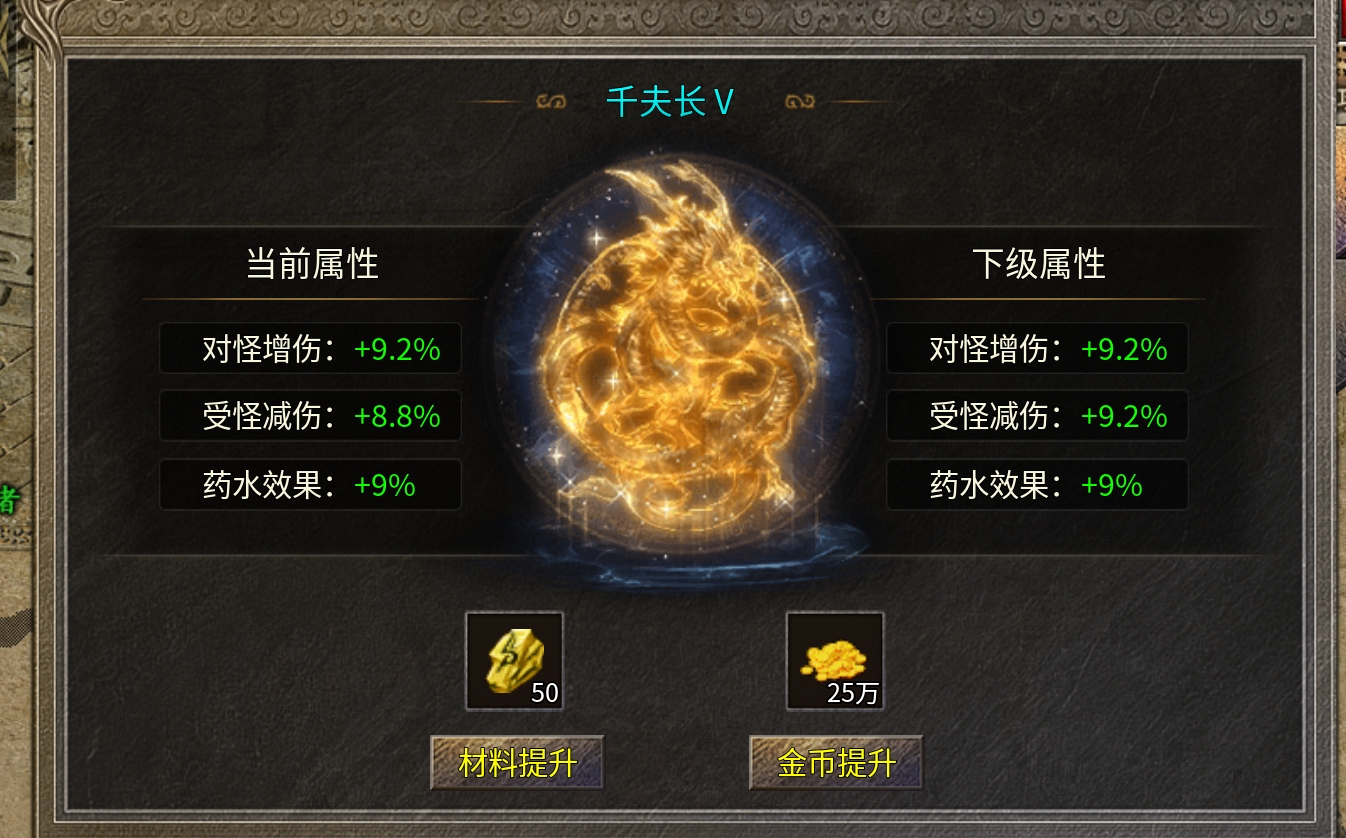Screen dimensions: 1346x838
Task: Click the next-level 药水效果 stat row
Action: 1037,484
